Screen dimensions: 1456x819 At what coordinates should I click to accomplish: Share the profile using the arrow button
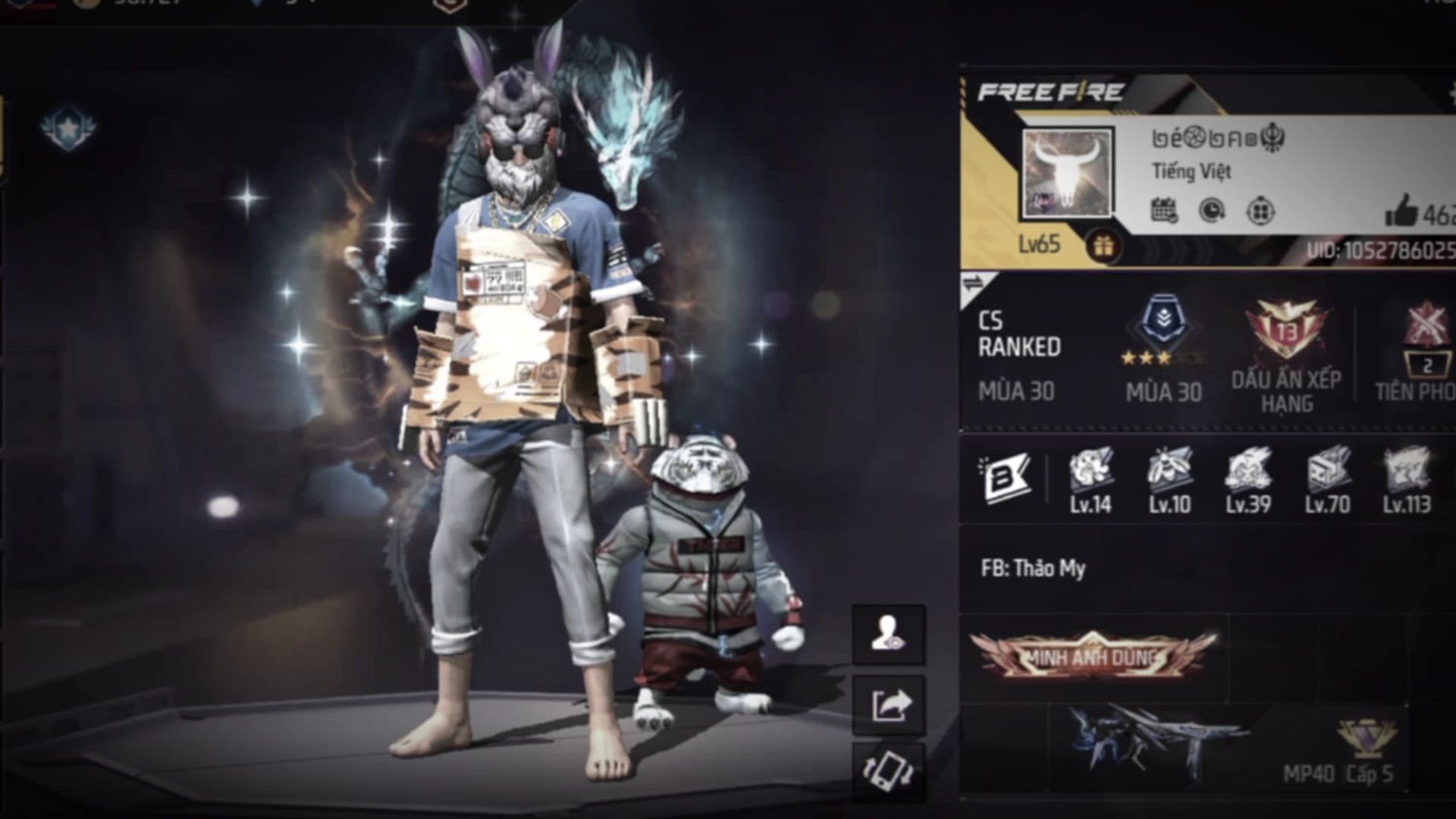pos(888,704)
